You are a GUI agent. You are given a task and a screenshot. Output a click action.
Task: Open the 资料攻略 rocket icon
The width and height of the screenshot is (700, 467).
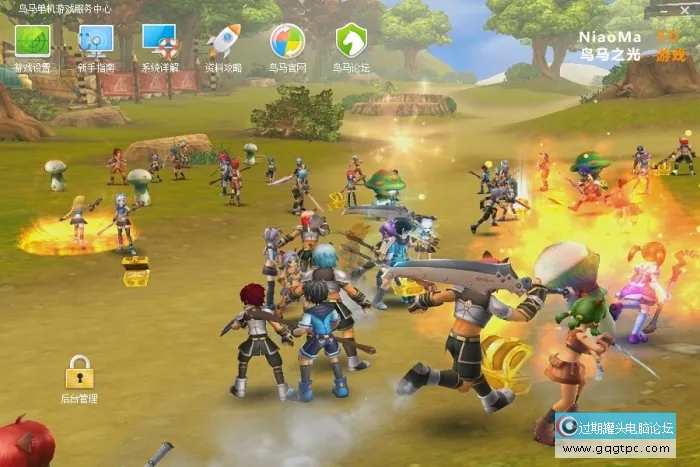click(x=224, y=42)
